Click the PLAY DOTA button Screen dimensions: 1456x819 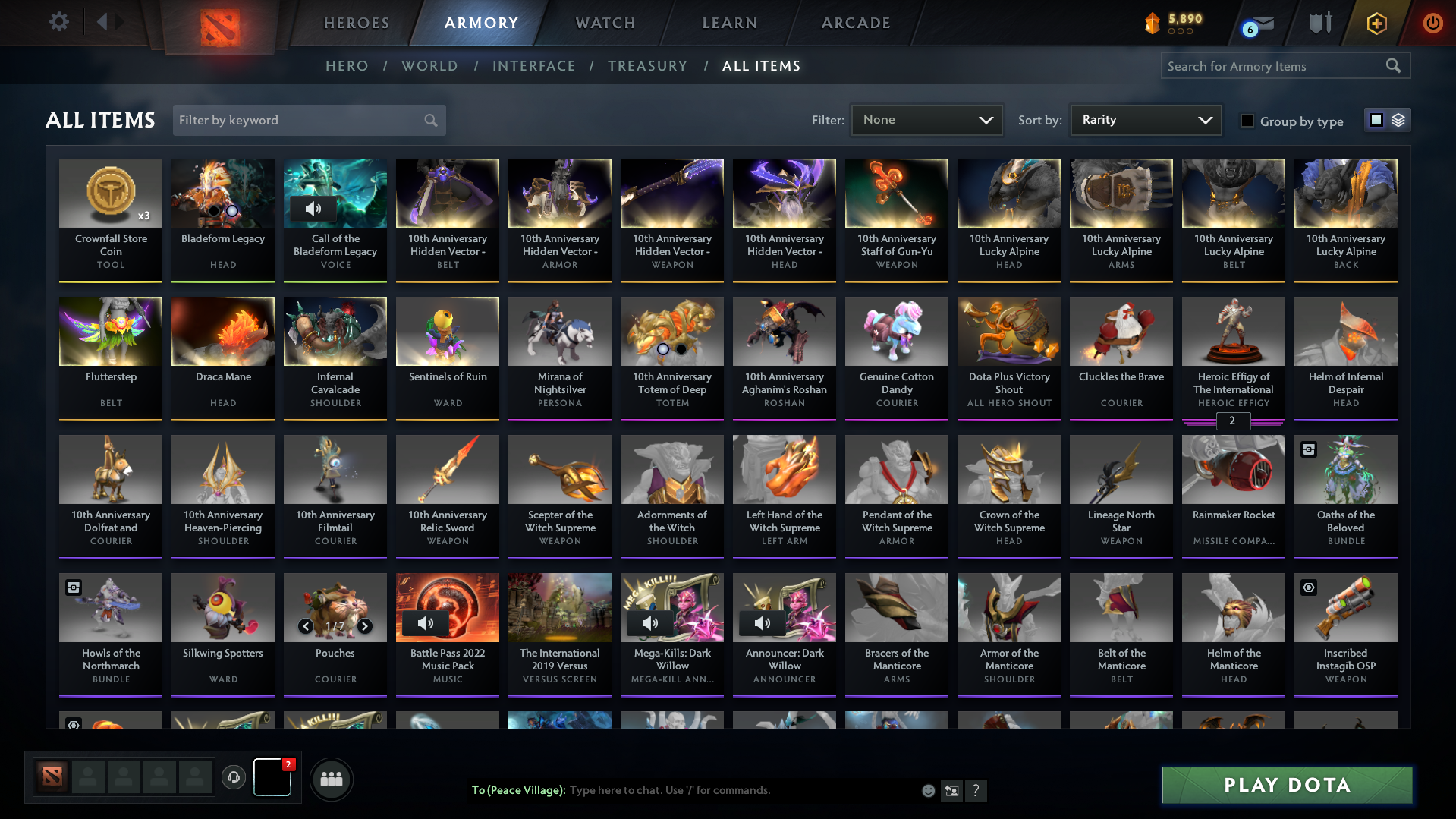1285,785
